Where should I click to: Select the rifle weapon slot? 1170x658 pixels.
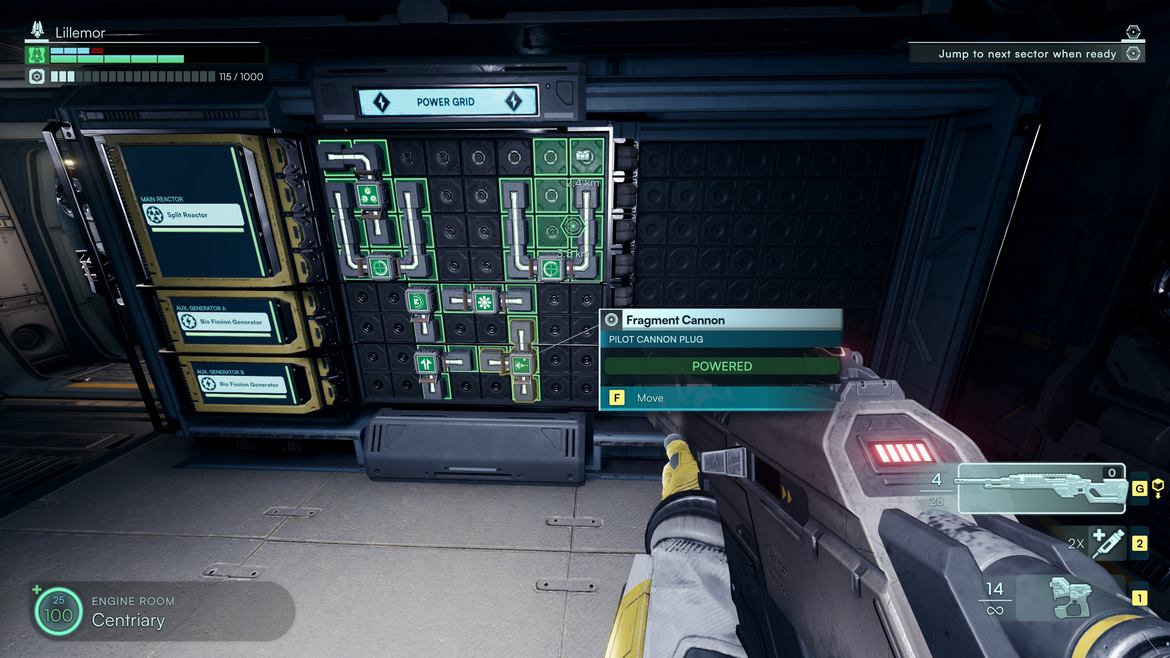click(x=1042, y=487)
